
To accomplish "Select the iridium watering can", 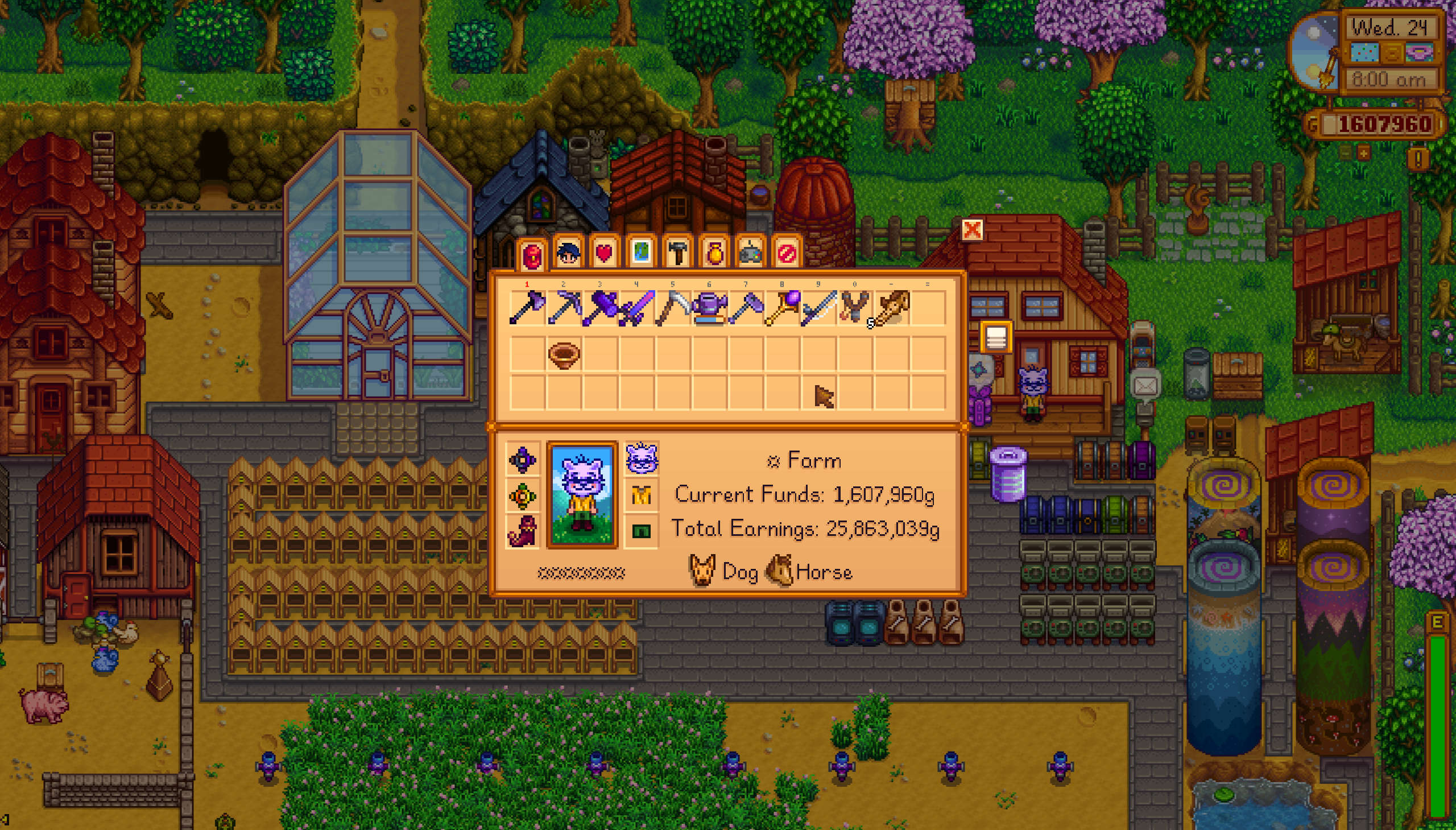I will point(709,308).
